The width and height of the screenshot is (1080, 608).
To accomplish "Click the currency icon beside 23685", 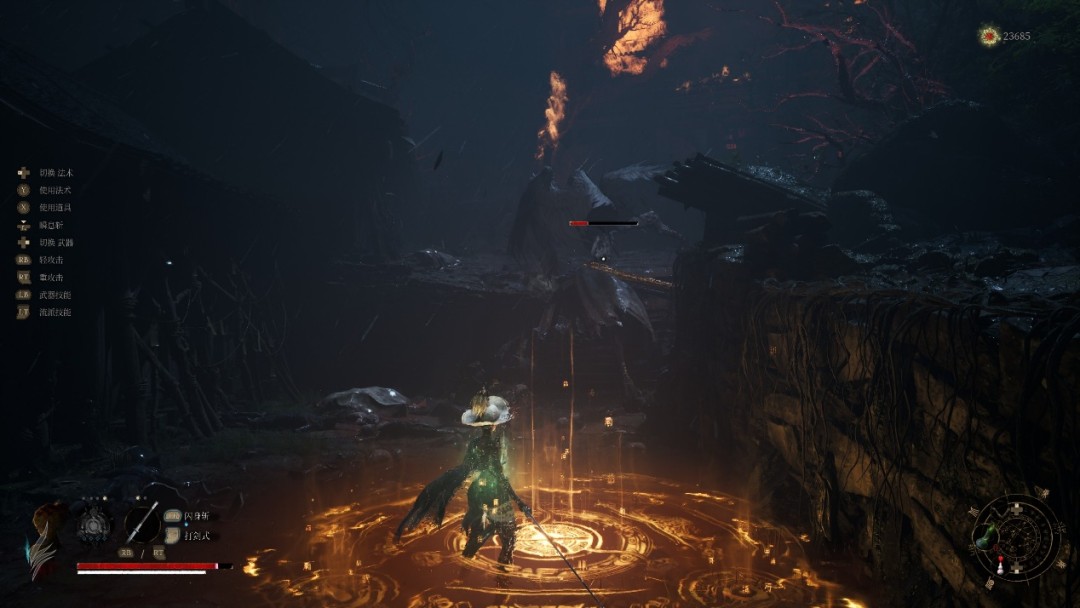I will pyautogui.click(x=989, y=36).
